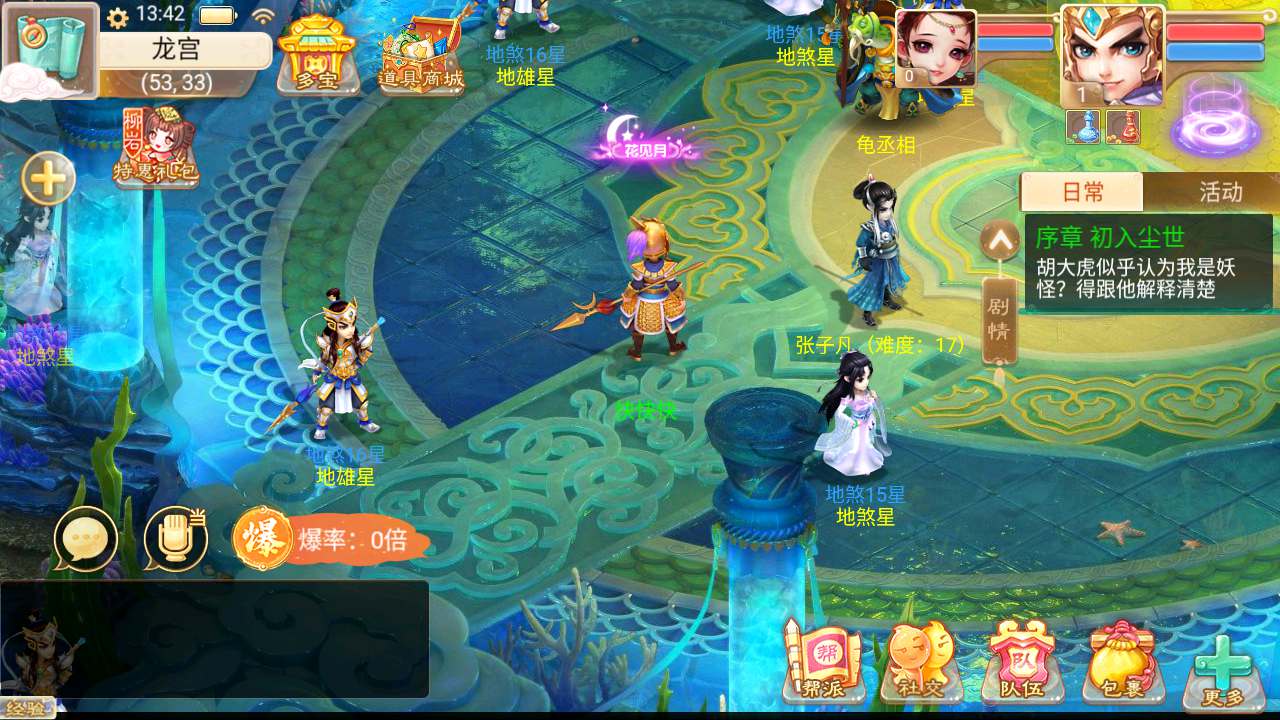Expand the round plus button

click(48, 180)
